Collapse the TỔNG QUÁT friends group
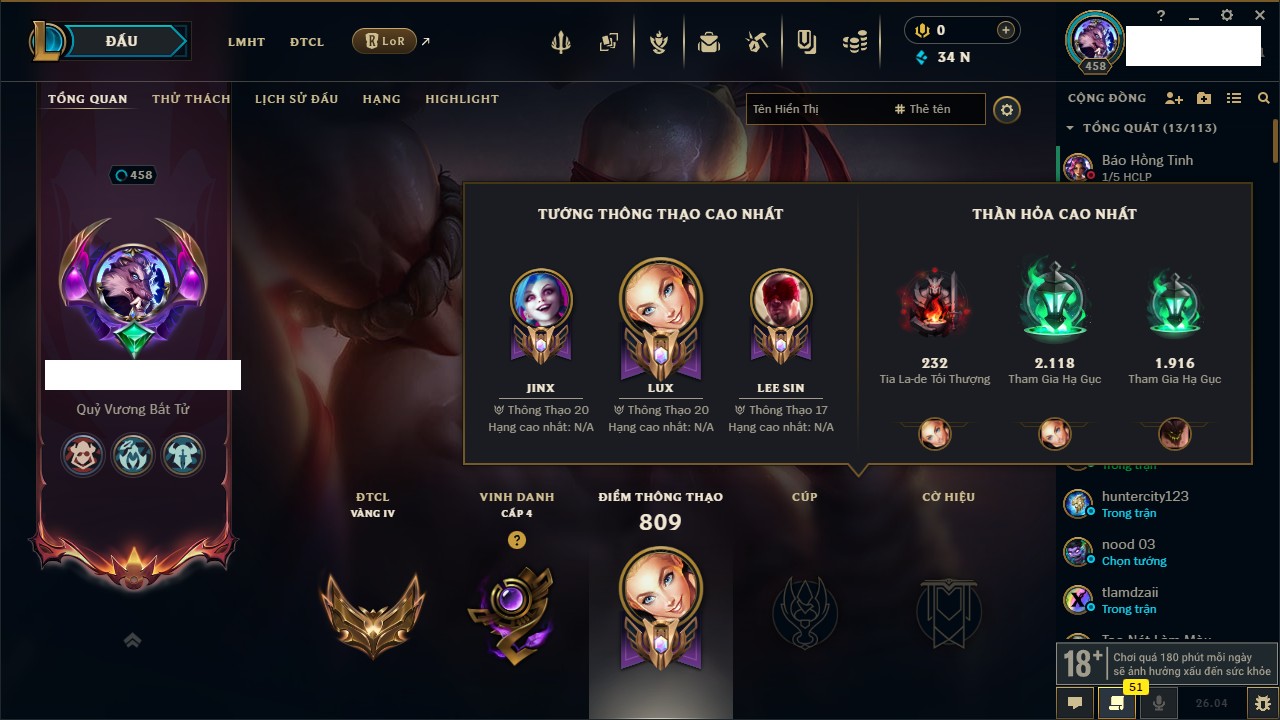 click(1070, 128)
